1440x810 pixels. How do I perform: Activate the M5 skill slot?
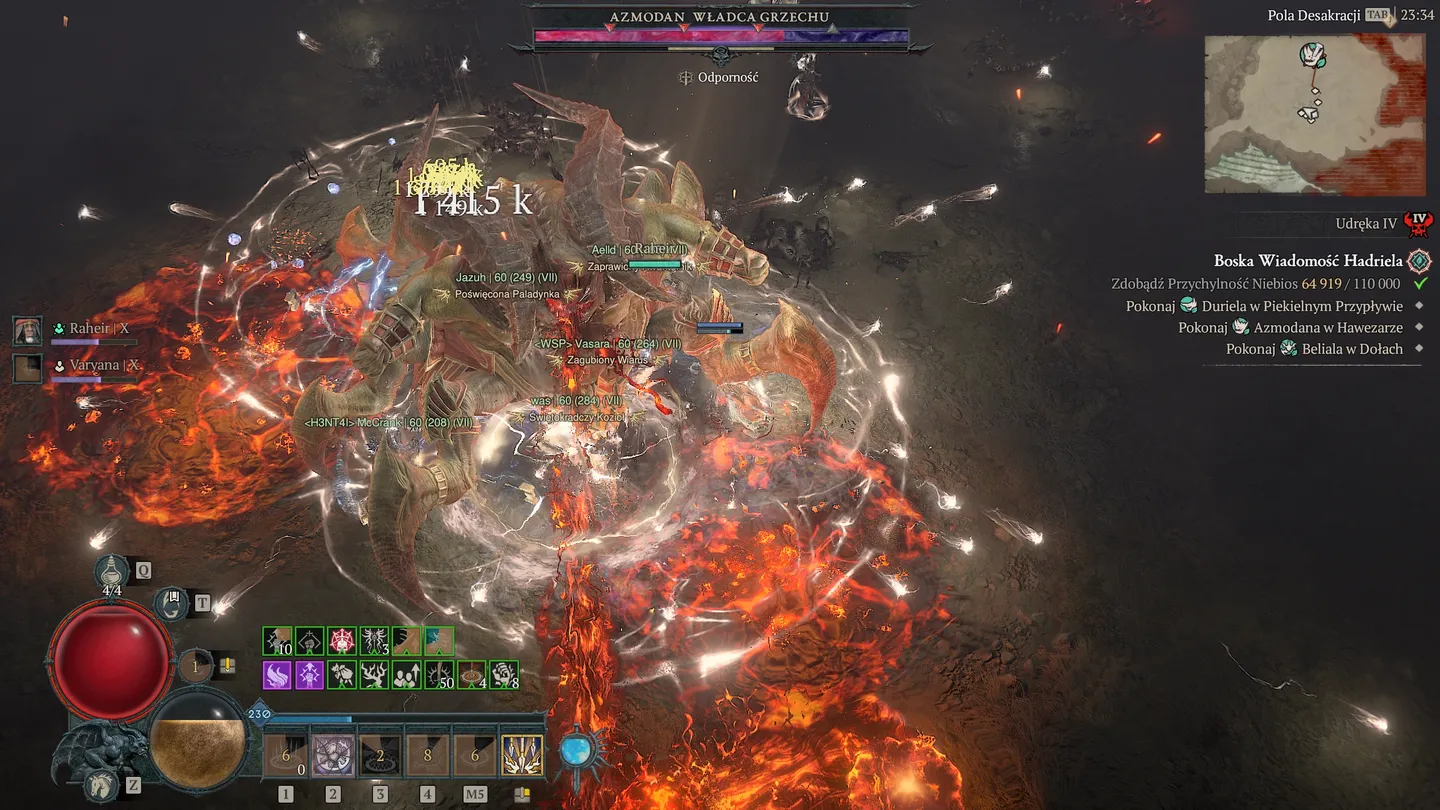click(x=475, y=756)
